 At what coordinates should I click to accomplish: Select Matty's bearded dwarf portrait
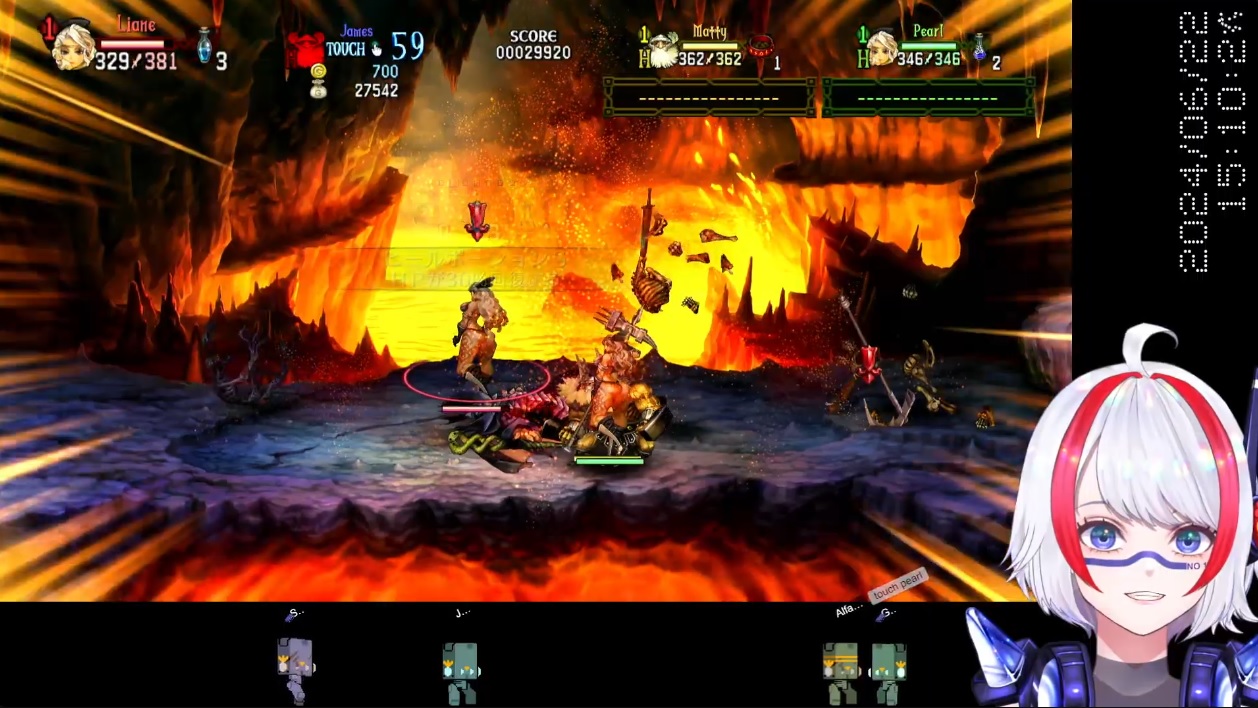tap(664, 50)
